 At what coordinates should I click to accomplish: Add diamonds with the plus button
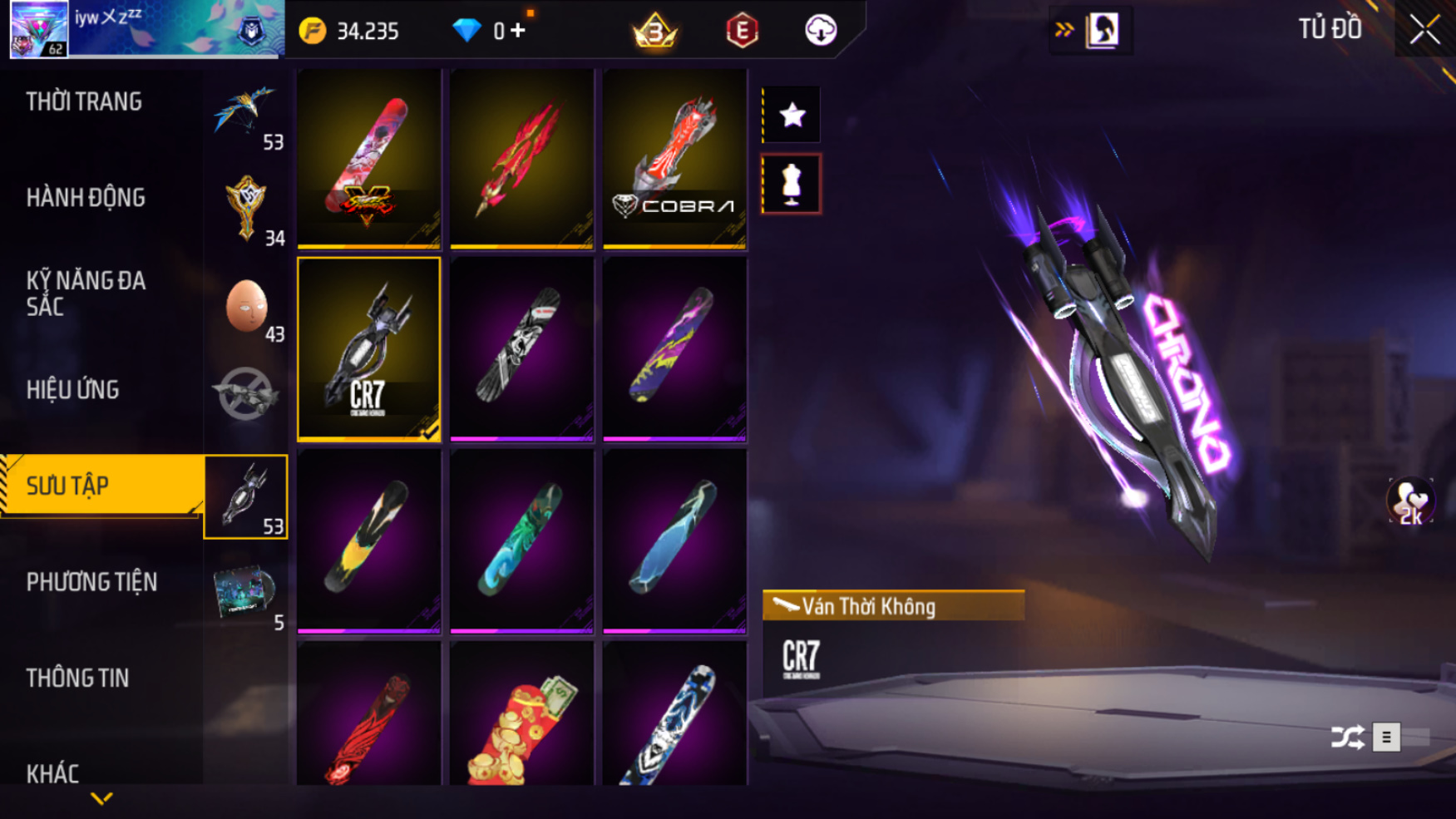[519, 31]
